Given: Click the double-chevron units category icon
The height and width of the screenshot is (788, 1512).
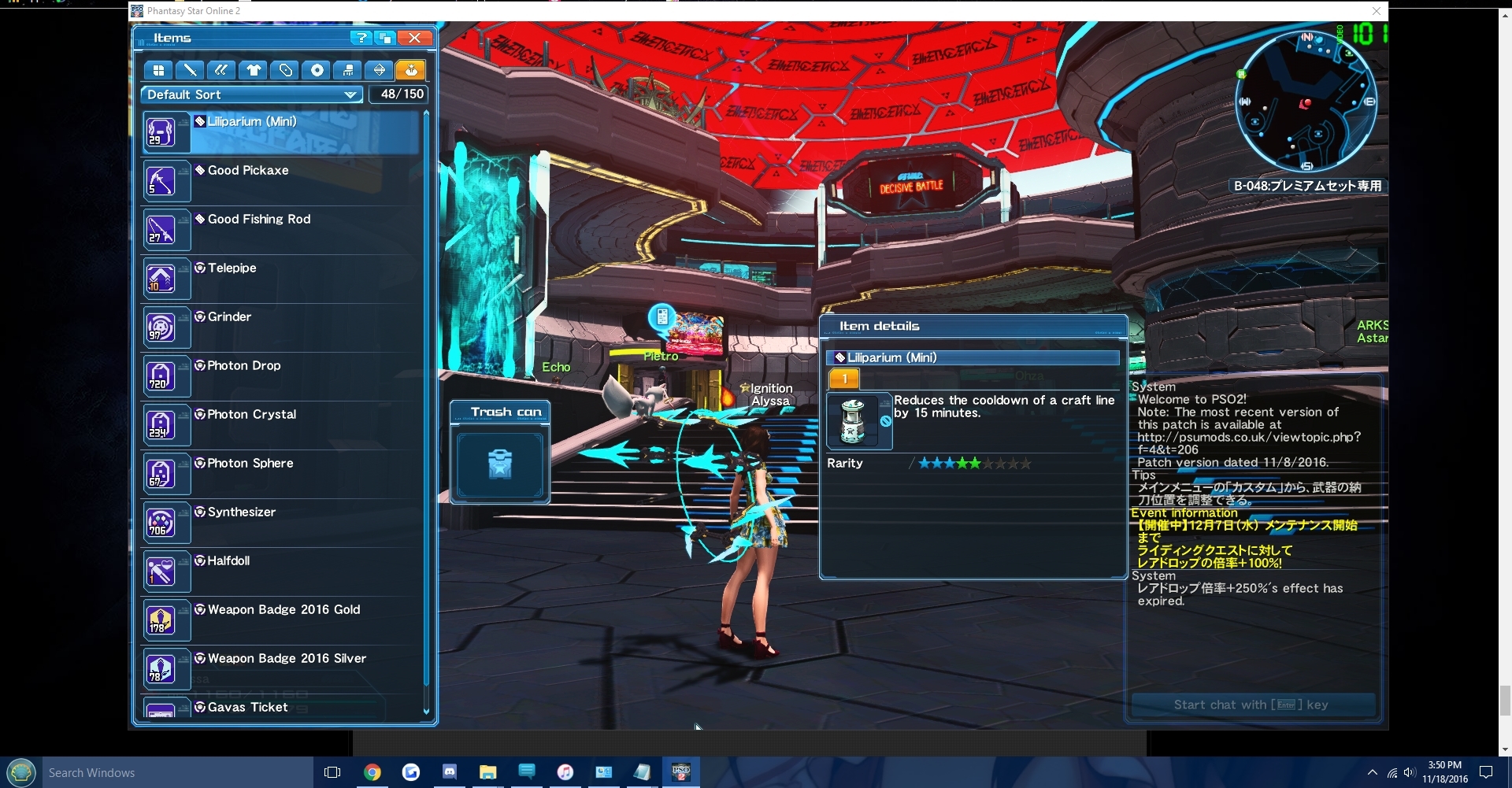Looking at the screenshot, I should point(221,70).
